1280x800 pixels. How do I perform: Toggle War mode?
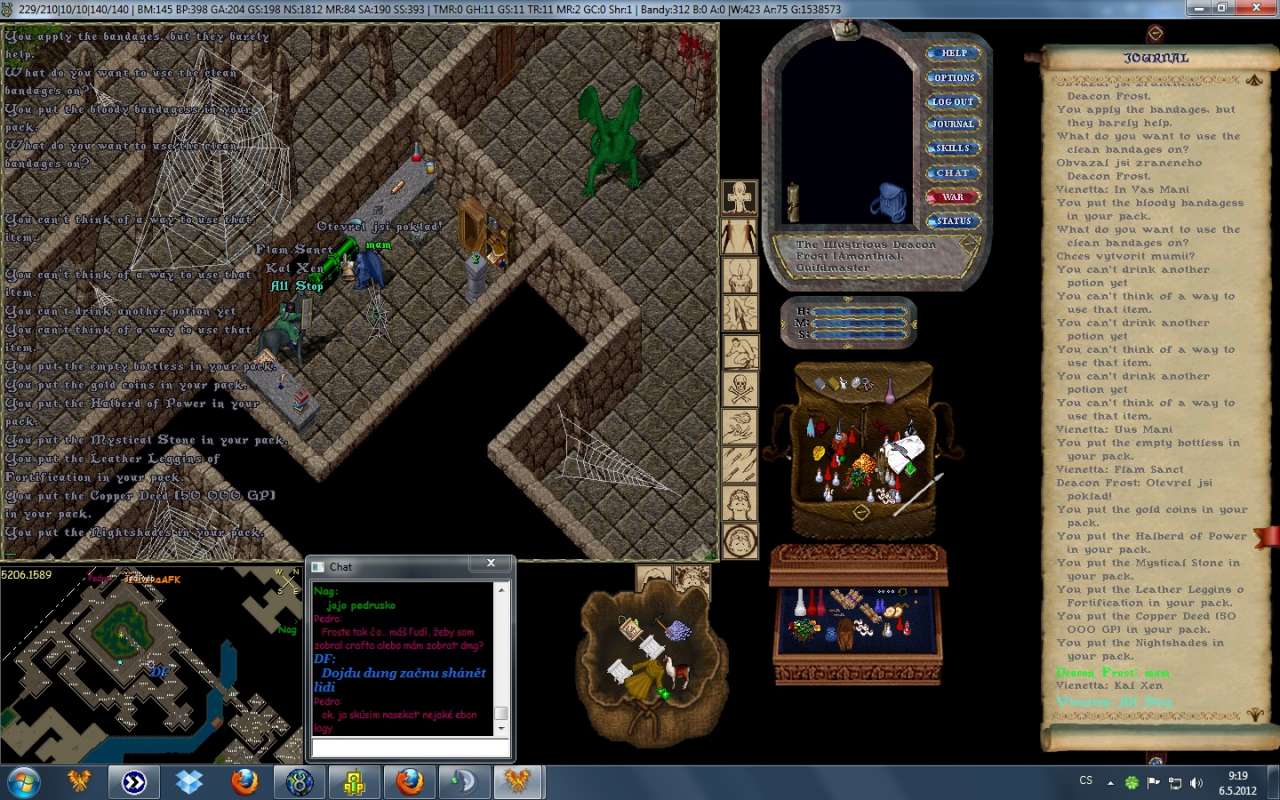pos(953,197)
